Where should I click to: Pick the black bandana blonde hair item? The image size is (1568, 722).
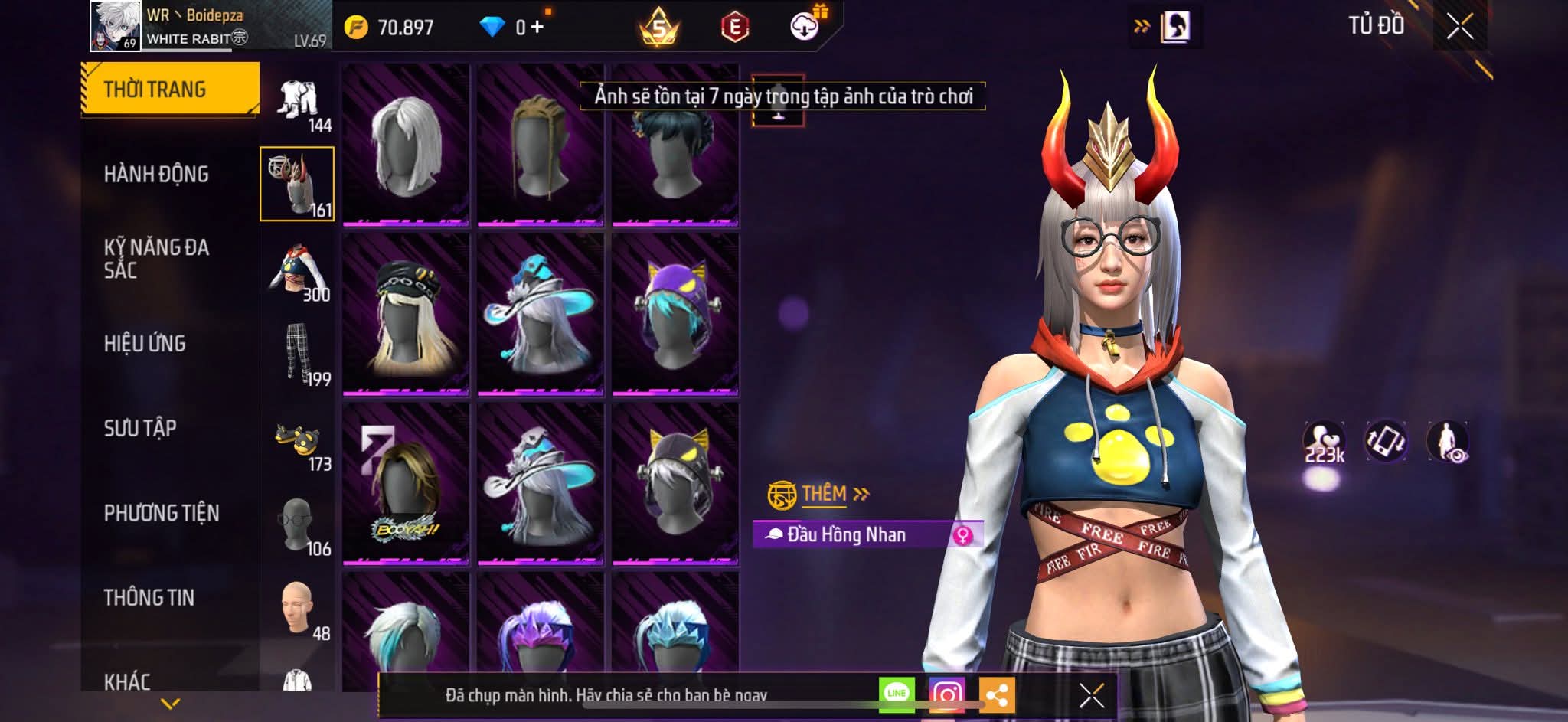406,315
